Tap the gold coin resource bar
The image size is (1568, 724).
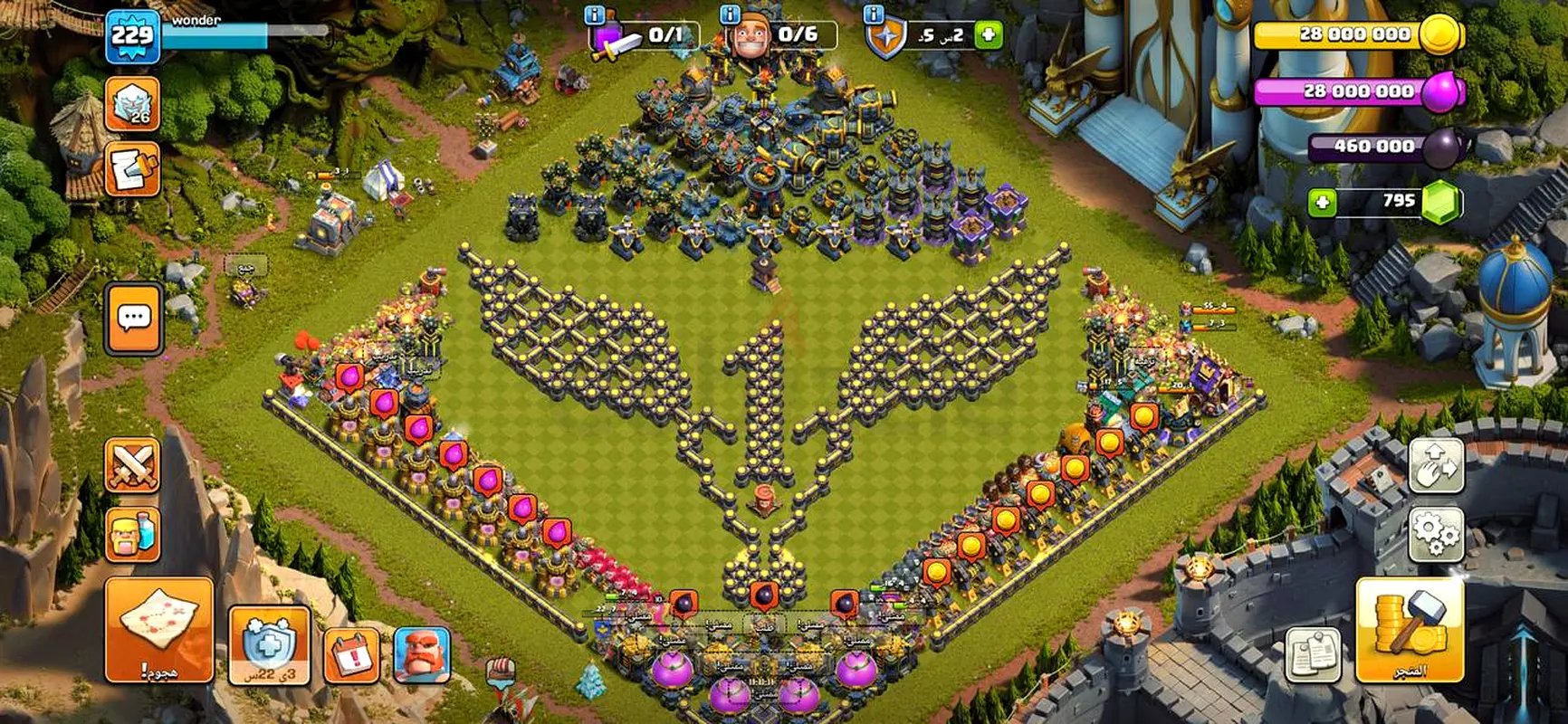[1356, 34]
